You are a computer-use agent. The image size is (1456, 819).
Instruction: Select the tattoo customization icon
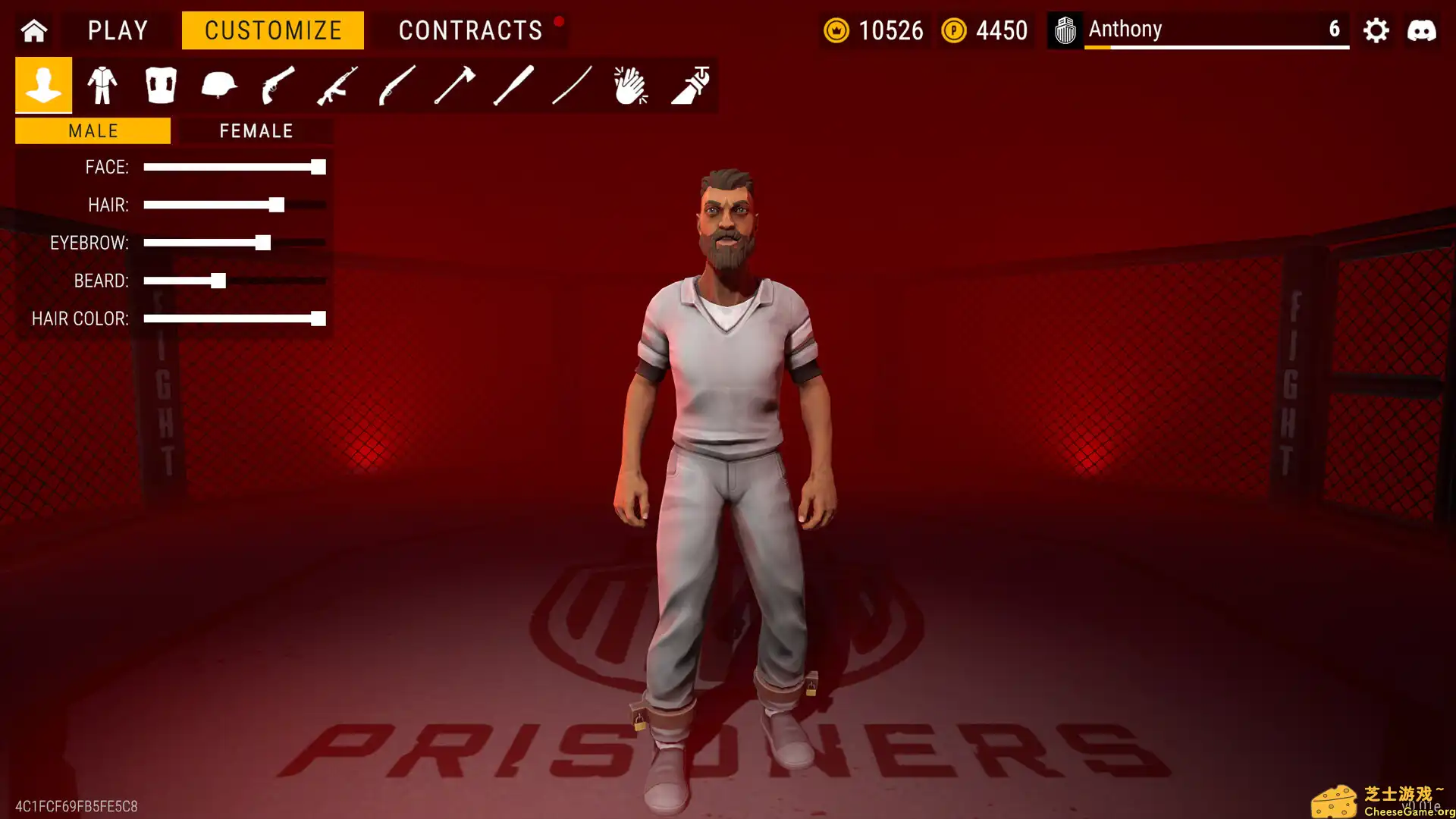click(689, 85)
